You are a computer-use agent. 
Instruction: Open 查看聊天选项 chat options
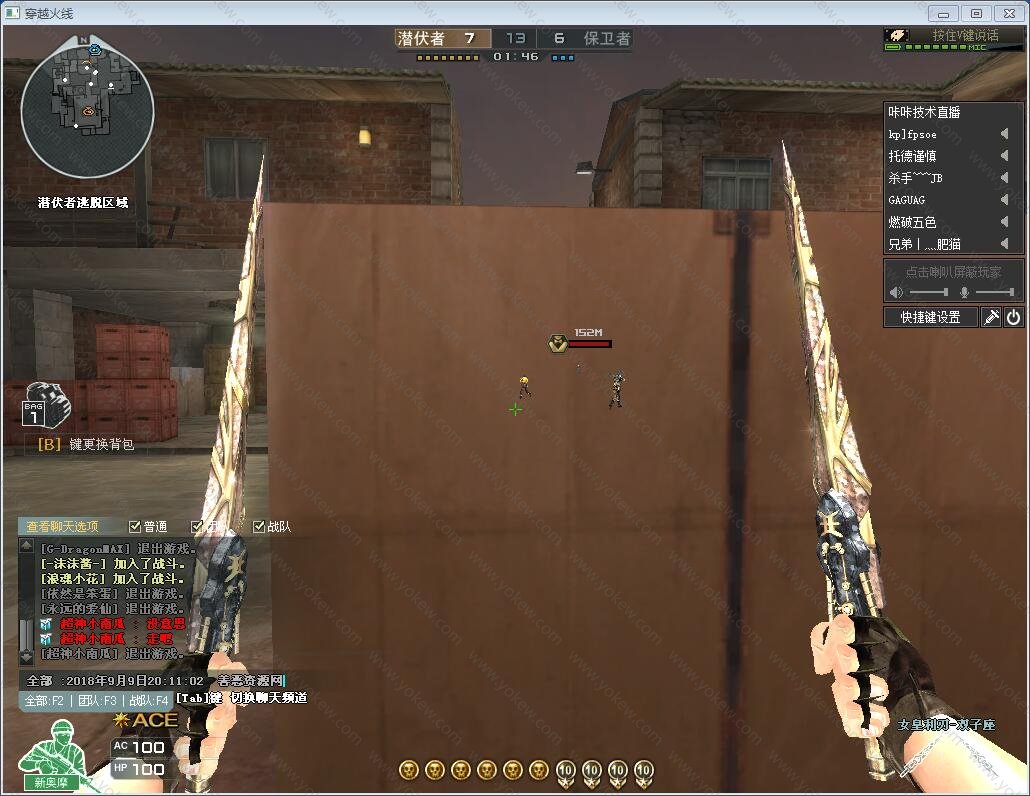pyautogui.click(x=62, y=526)
